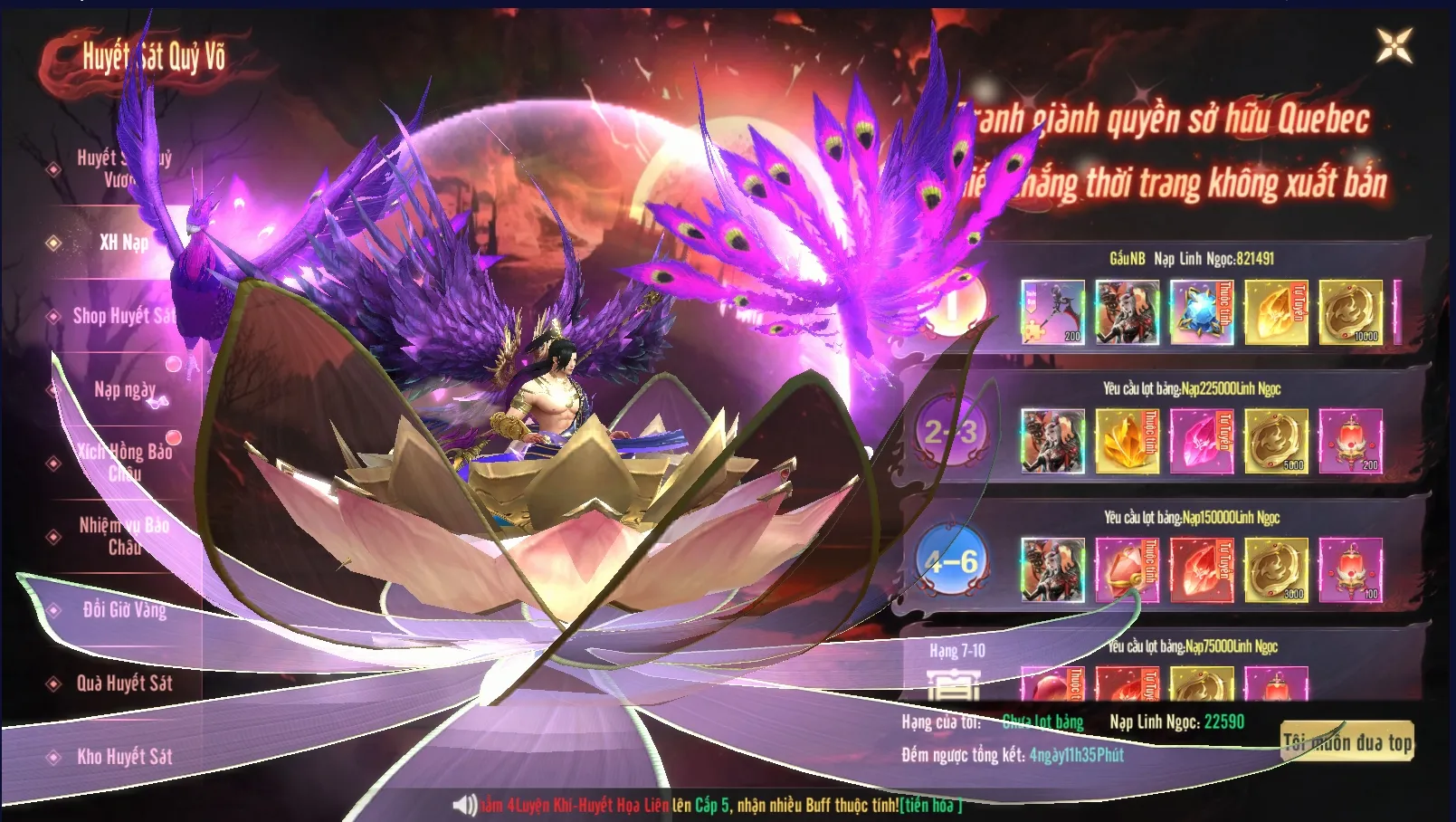The height and width of the screenshot is (822, 1456).
Task: View the puzzle piece reward marked 200
Action: pos(1052,312)
